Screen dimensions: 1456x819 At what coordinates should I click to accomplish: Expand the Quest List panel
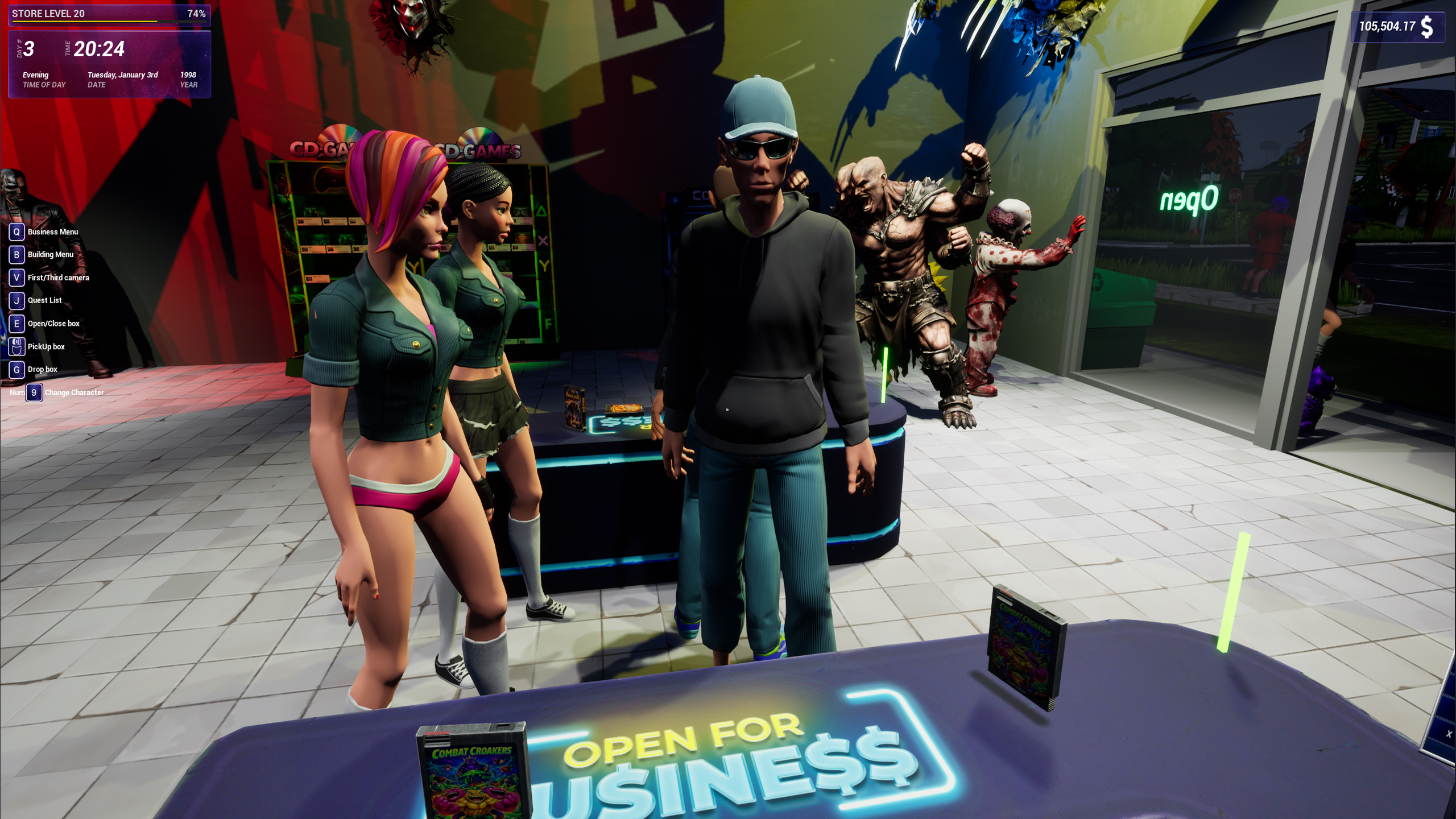44,300
